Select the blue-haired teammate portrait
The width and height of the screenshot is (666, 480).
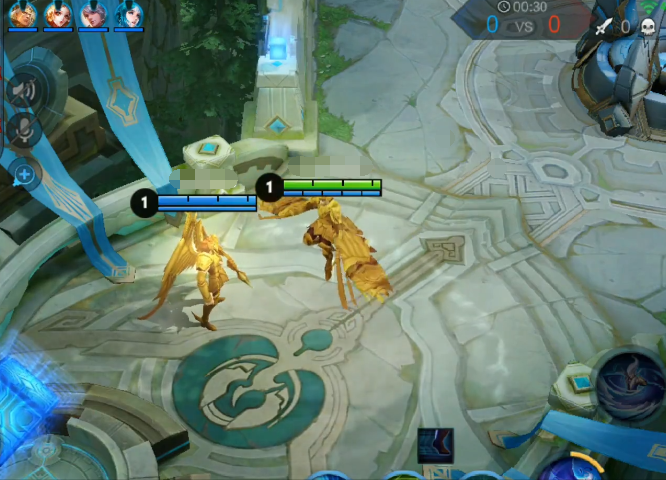click(128, 14)
